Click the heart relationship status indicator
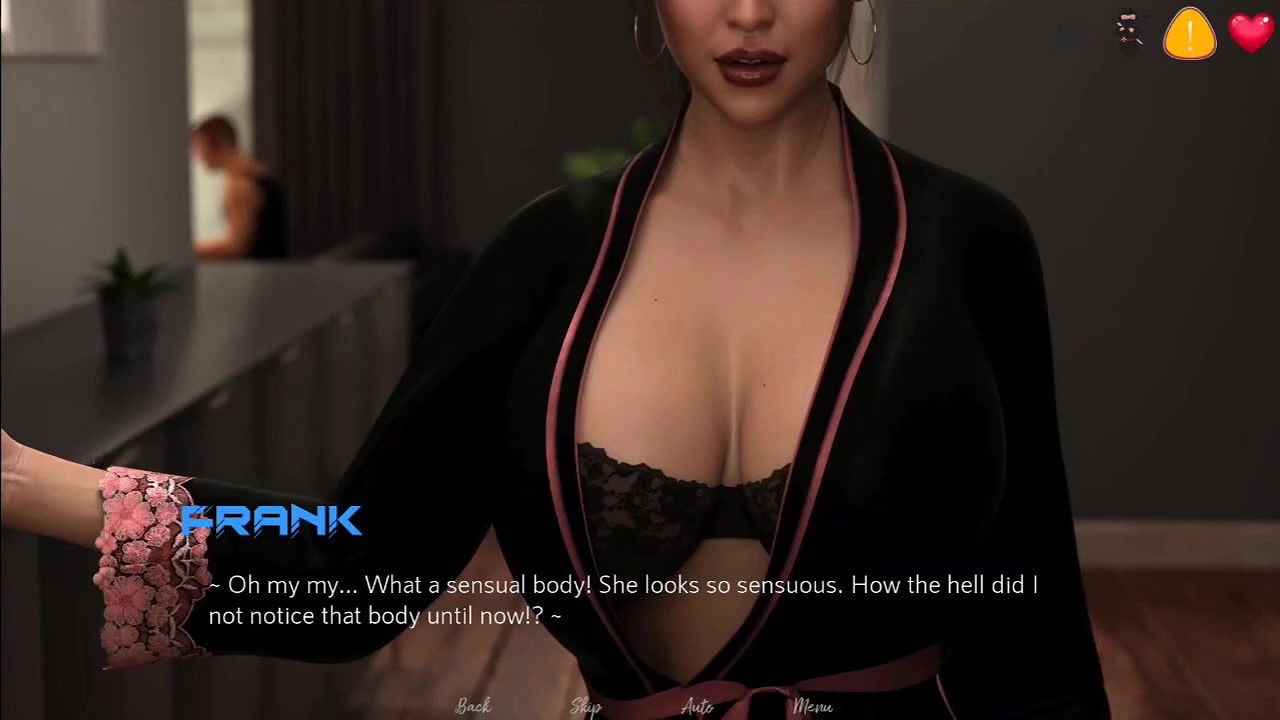 [x=1251, y=33]
